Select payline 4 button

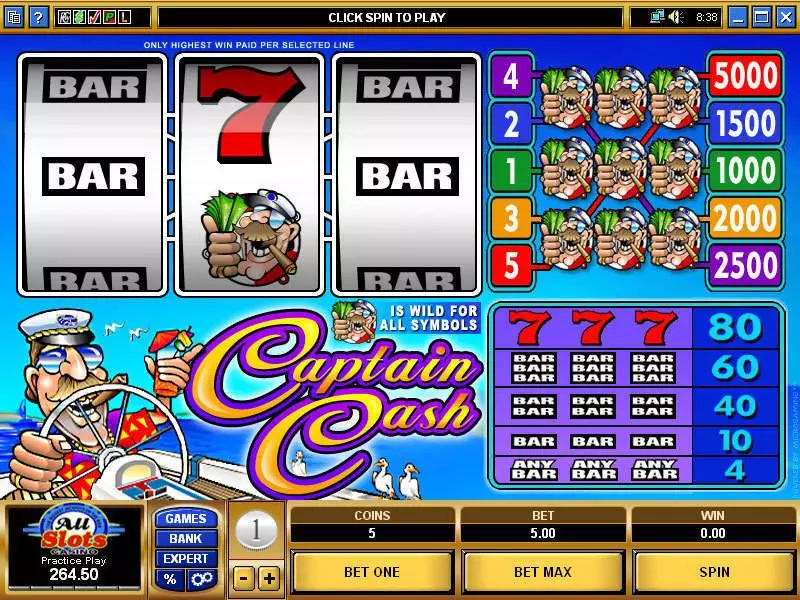[511, 78]
